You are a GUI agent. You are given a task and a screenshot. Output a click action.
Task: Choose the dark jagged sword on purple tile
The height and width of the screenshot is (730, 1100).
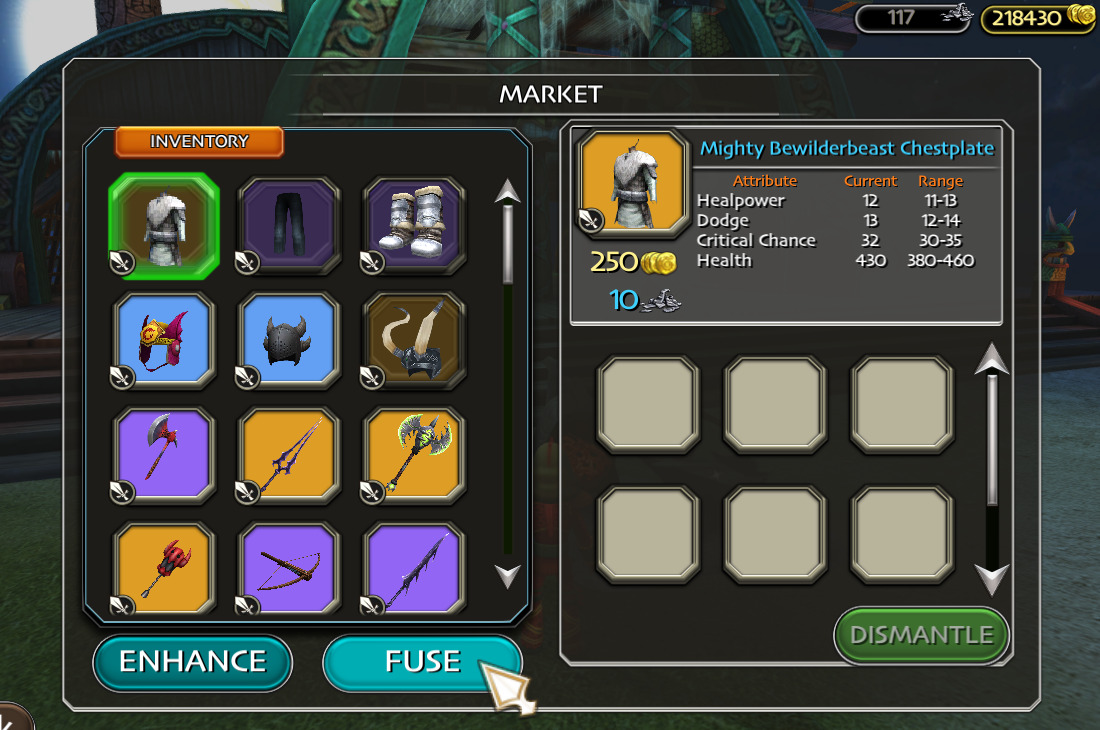[x=414, y=568]
